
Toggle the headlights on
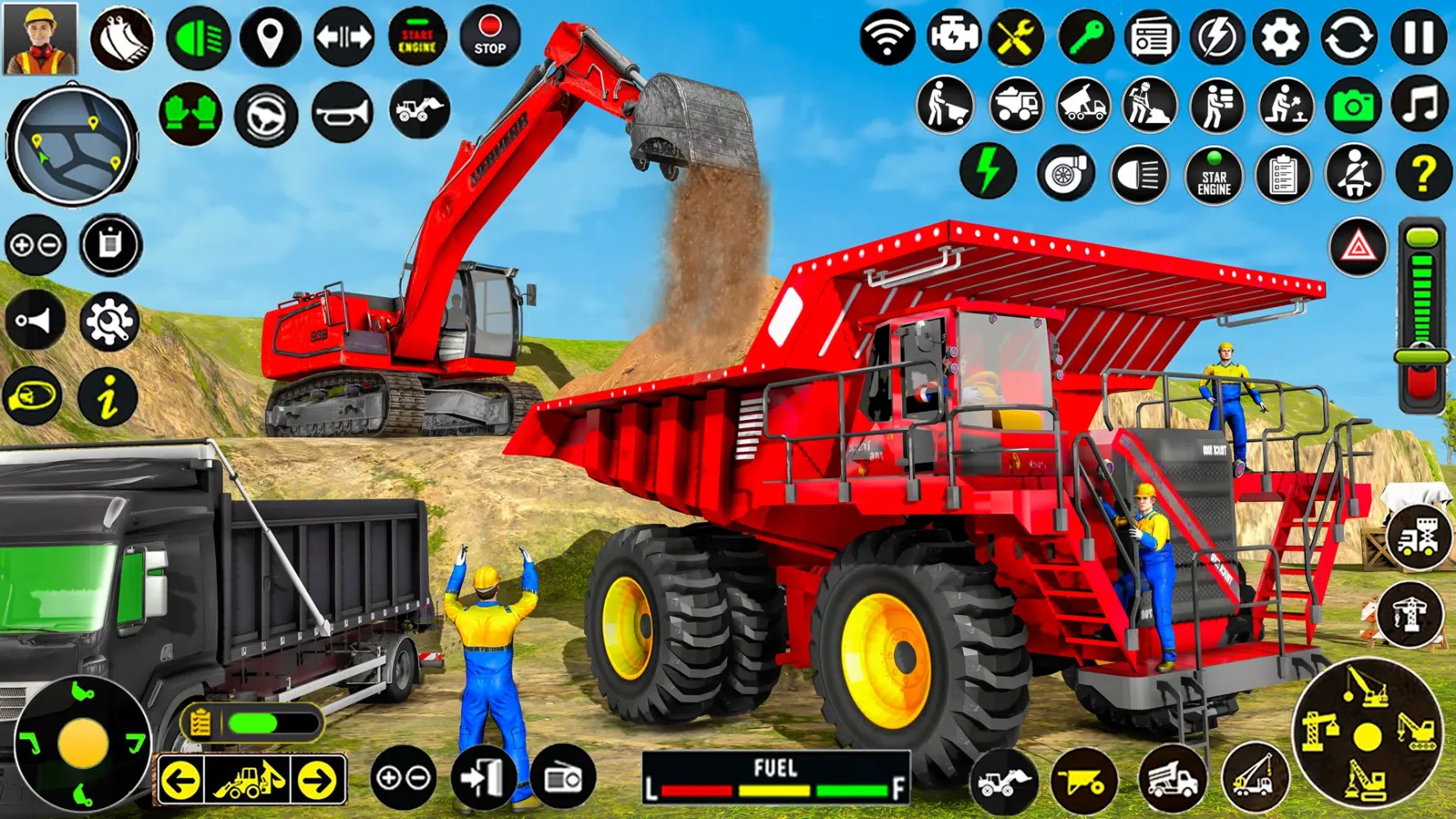pos(199,37)
